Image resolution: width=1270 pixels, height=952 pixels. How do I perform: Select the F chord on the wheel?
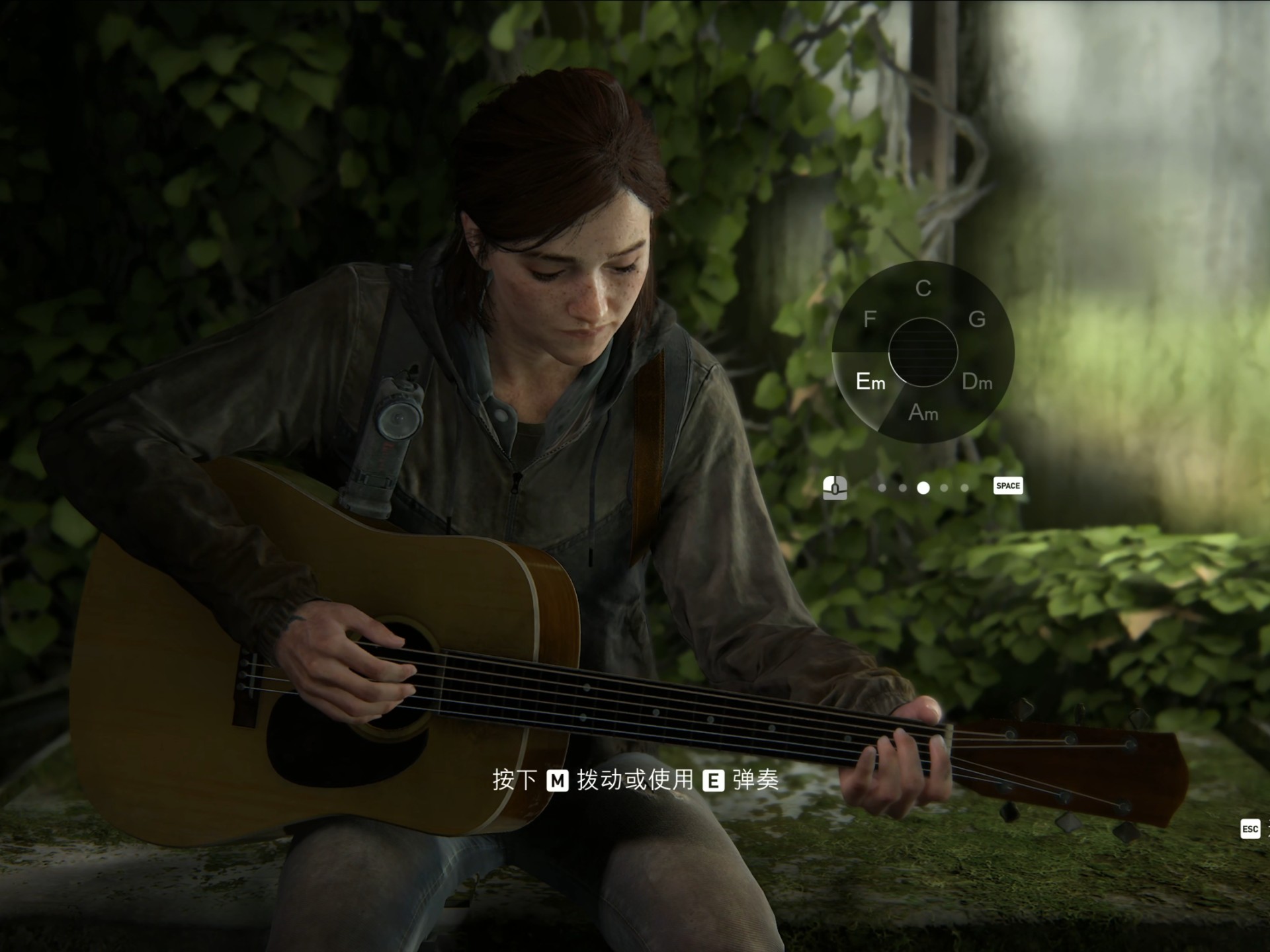[x=869, y=319]
